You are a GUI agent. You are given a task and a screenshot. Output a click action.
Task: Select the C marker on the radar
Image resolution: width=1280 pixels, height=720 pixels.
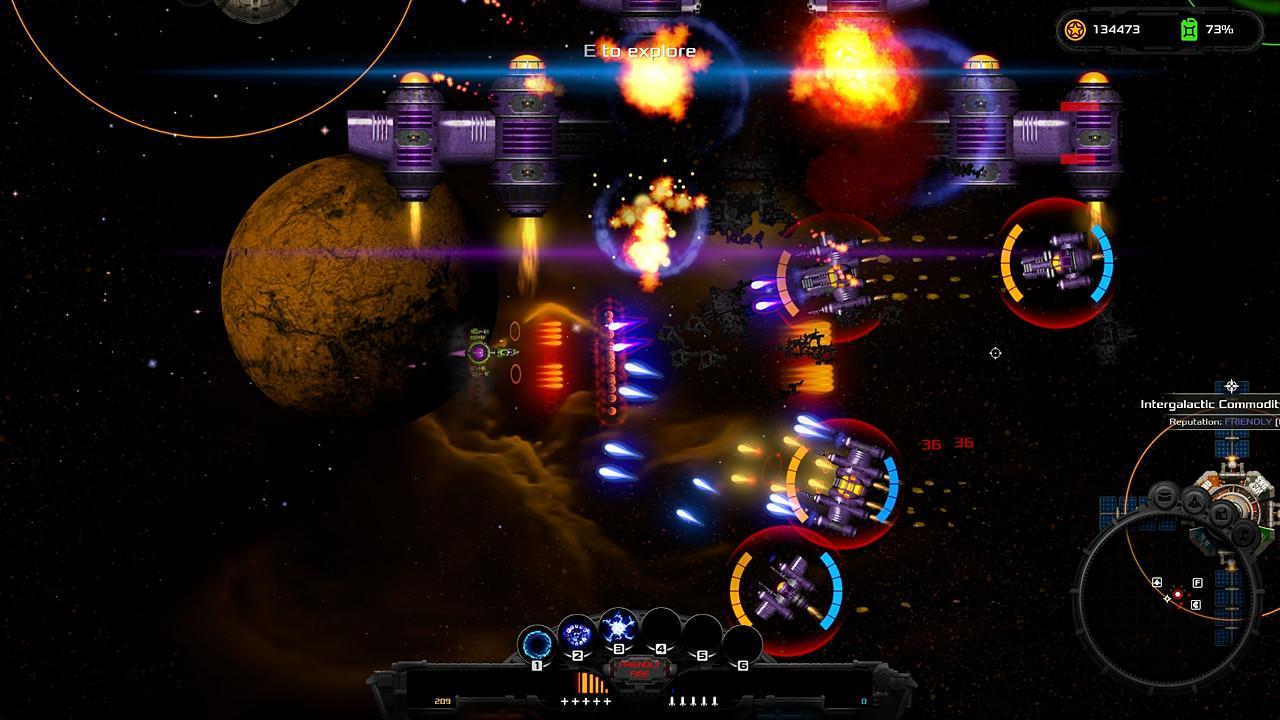point(1196,604)
